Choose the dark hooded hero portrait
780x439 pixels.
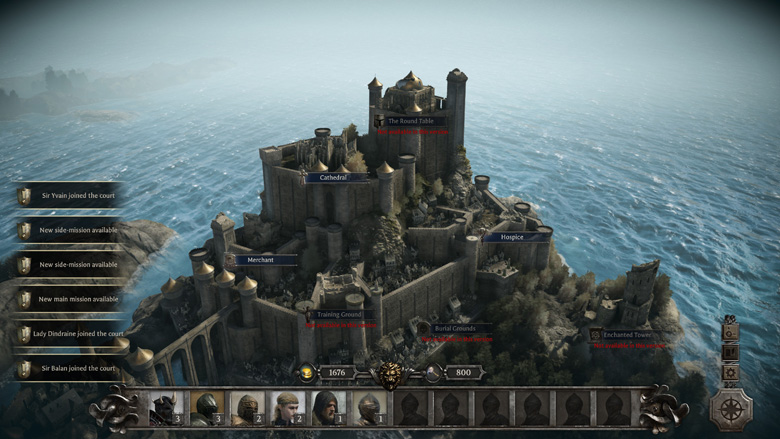pos(327,408)
